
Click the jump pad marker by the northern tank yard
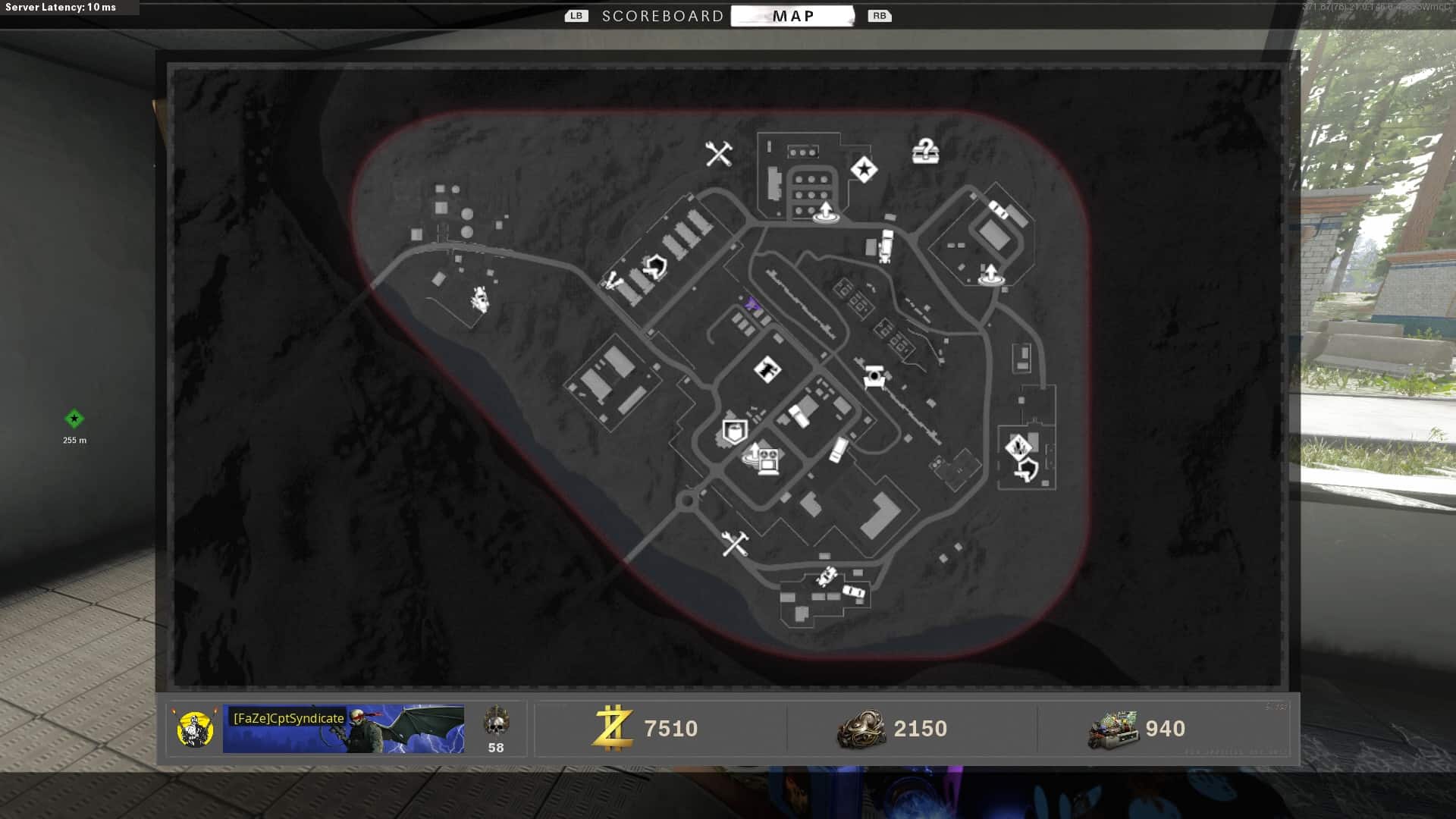coord(825,212)
